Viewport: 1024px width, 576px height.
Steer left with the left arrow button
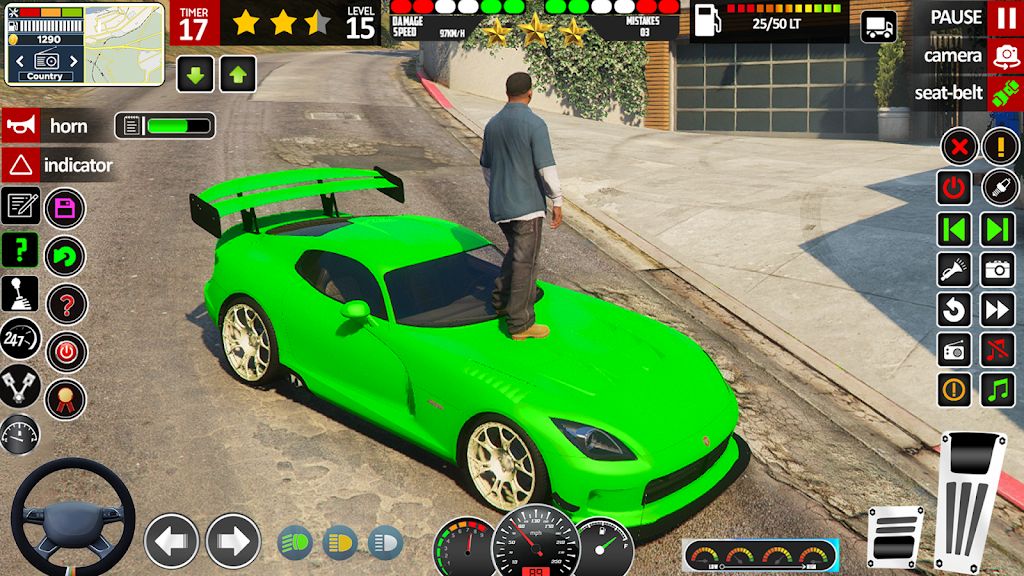[x=171, y=541]
